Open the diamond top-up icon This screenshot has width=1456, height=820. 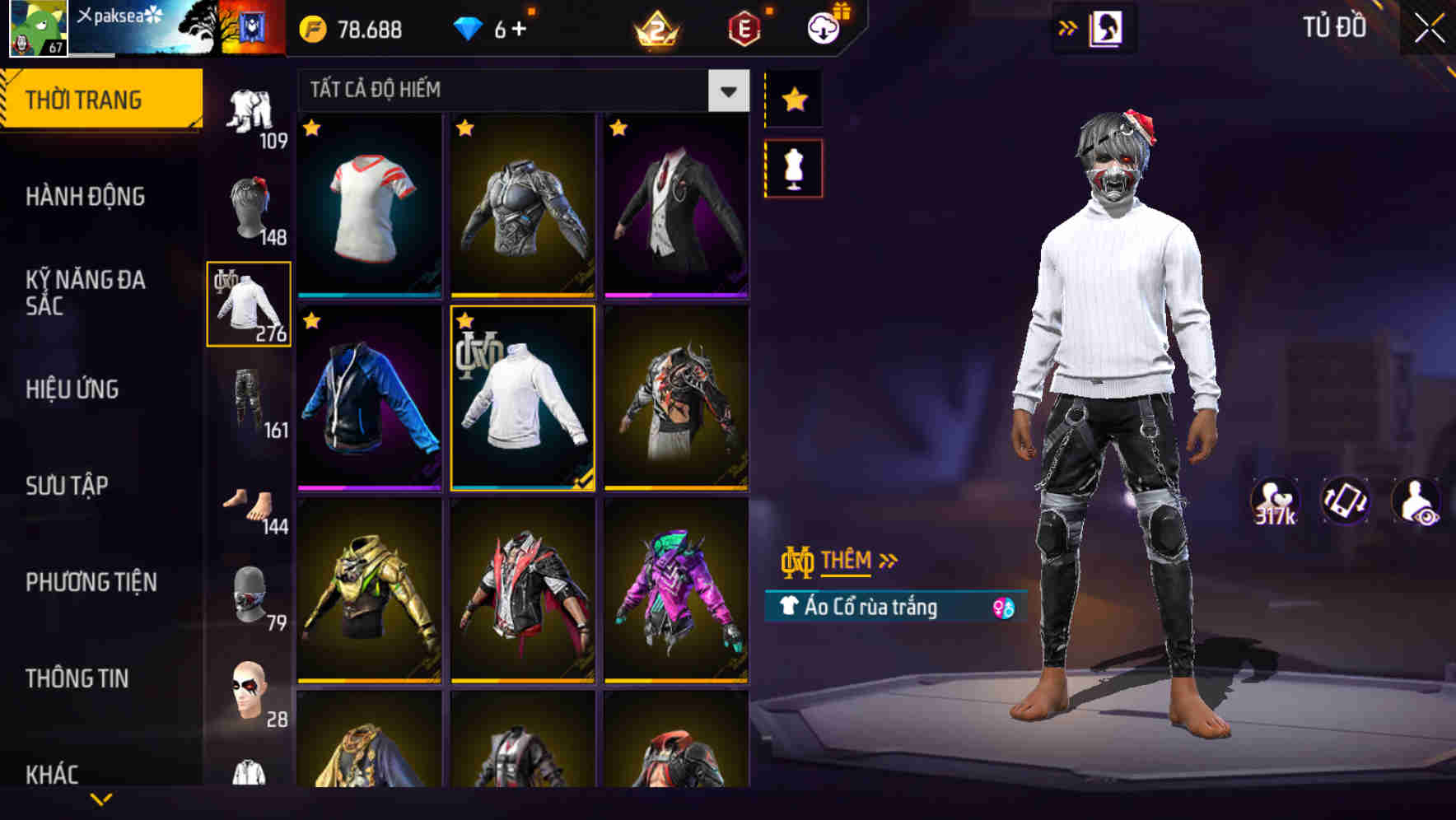[x=469, y=27]
